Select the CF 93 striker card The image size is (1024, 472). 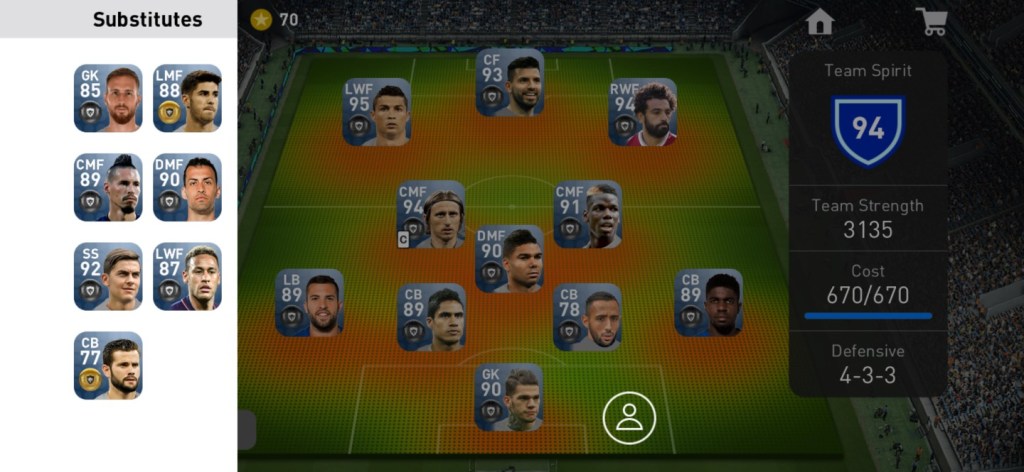pos(510,83)
